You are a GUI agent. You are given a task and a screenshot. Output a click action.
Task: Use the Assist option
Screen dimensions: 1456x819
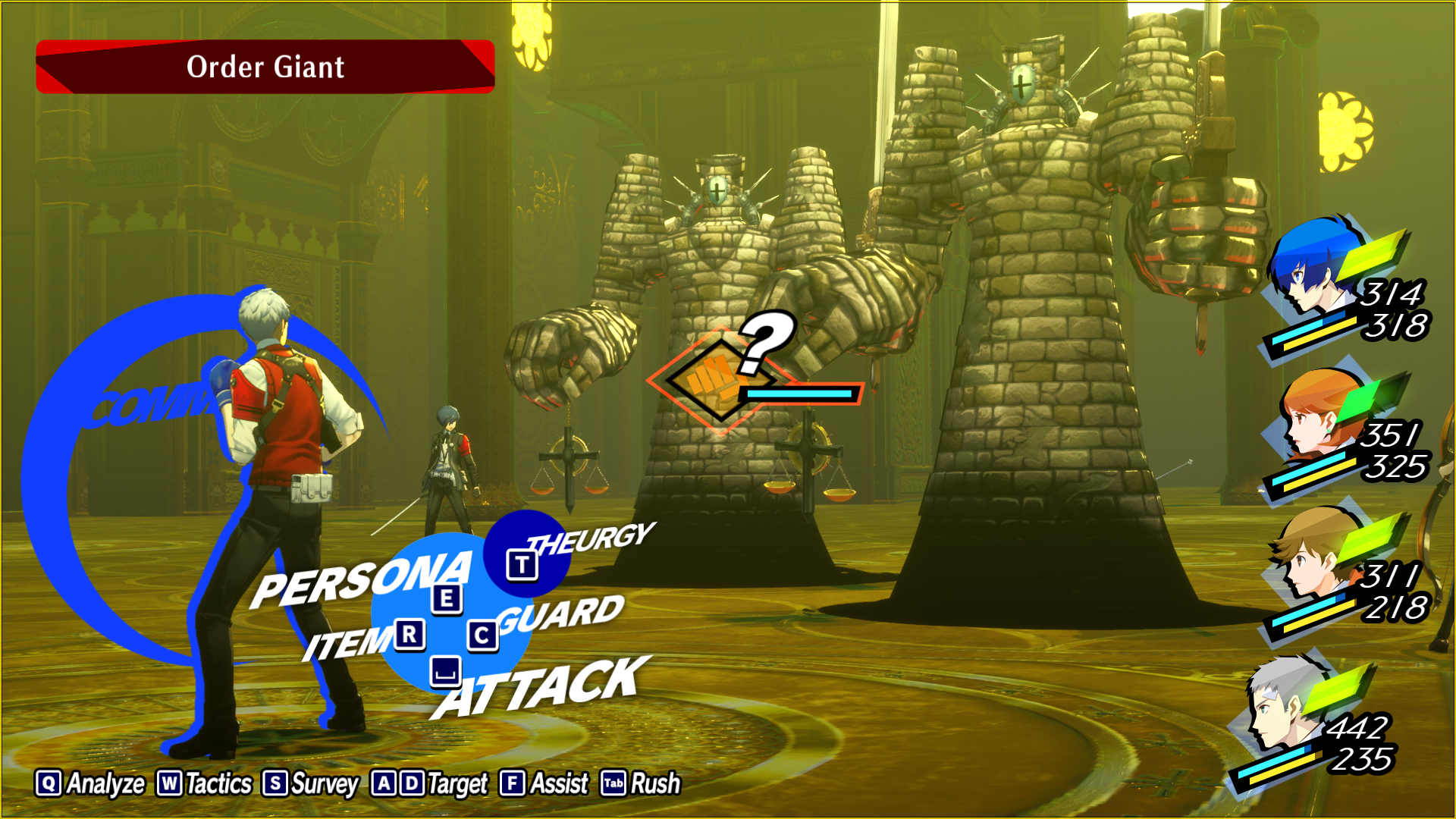pyautogui.click(x=544, y=783)
